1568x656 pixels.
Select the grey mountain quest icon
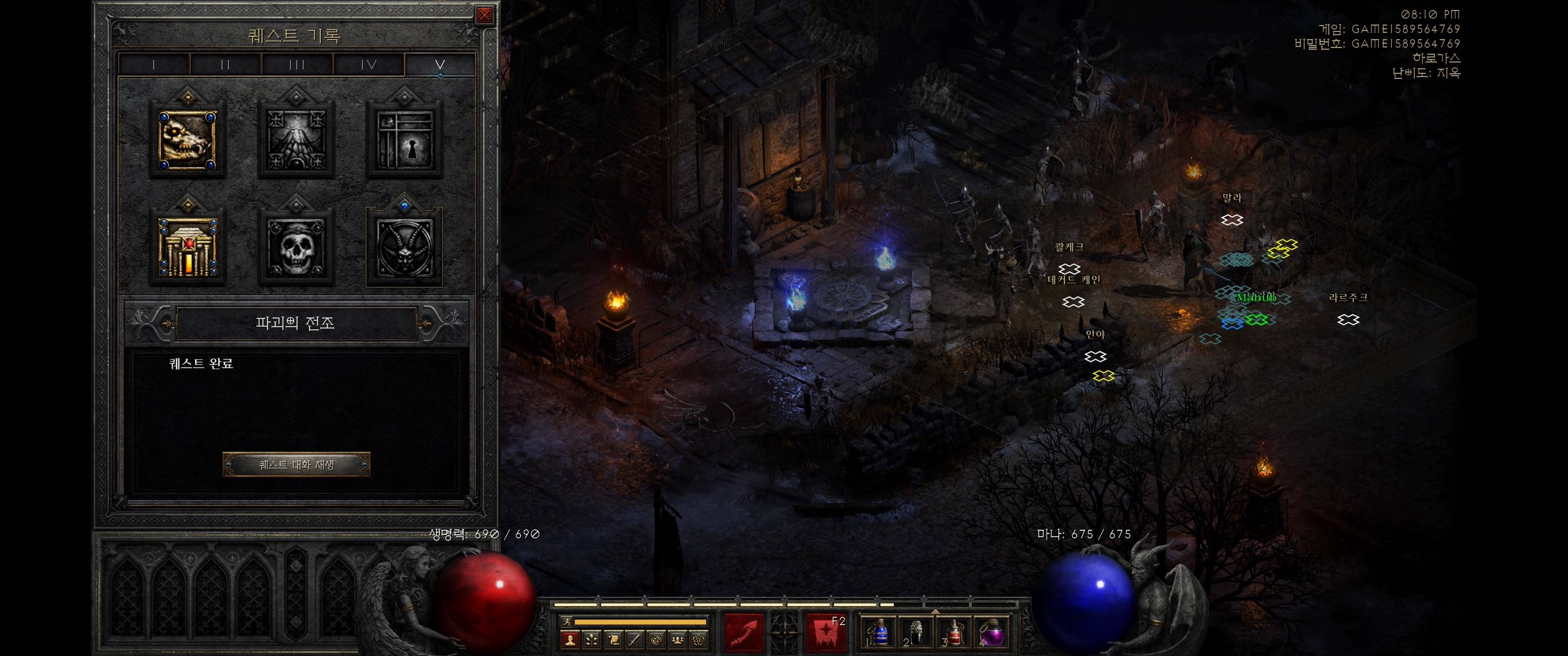point(296,140)
